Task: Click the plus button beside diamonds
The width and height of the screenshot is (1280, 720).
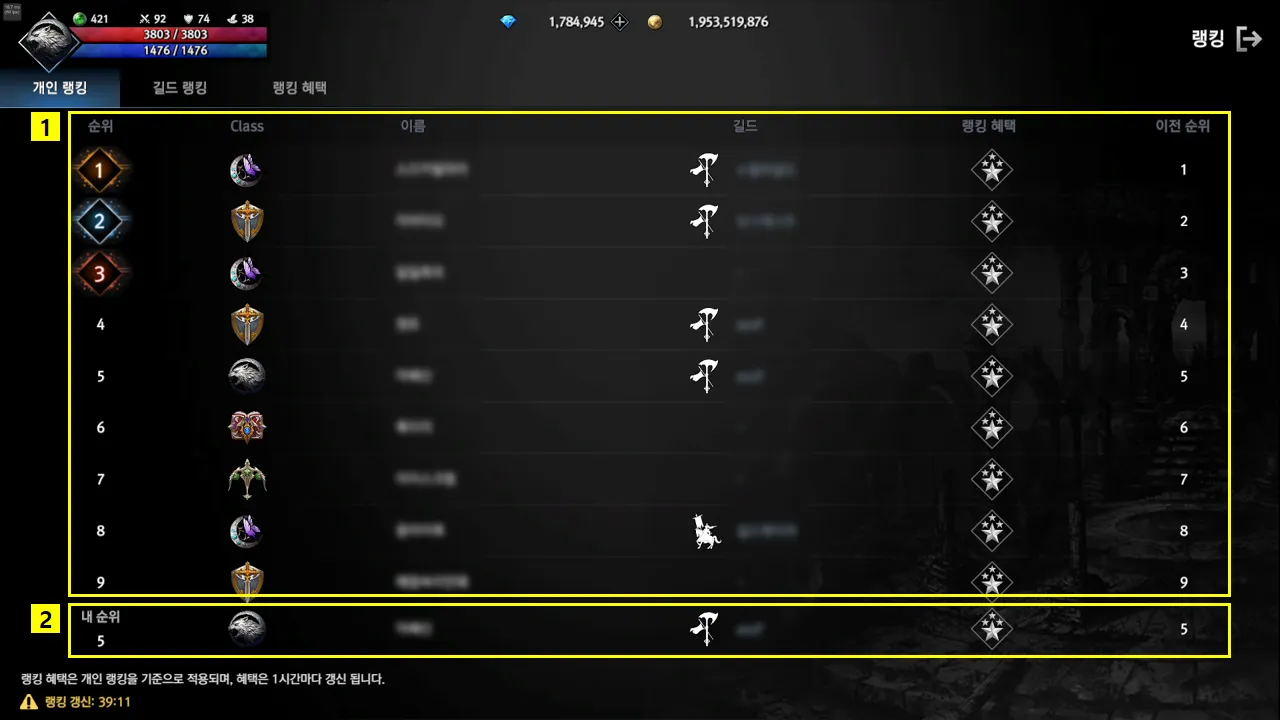Action: pyautogui.click(x=620, y=22)
